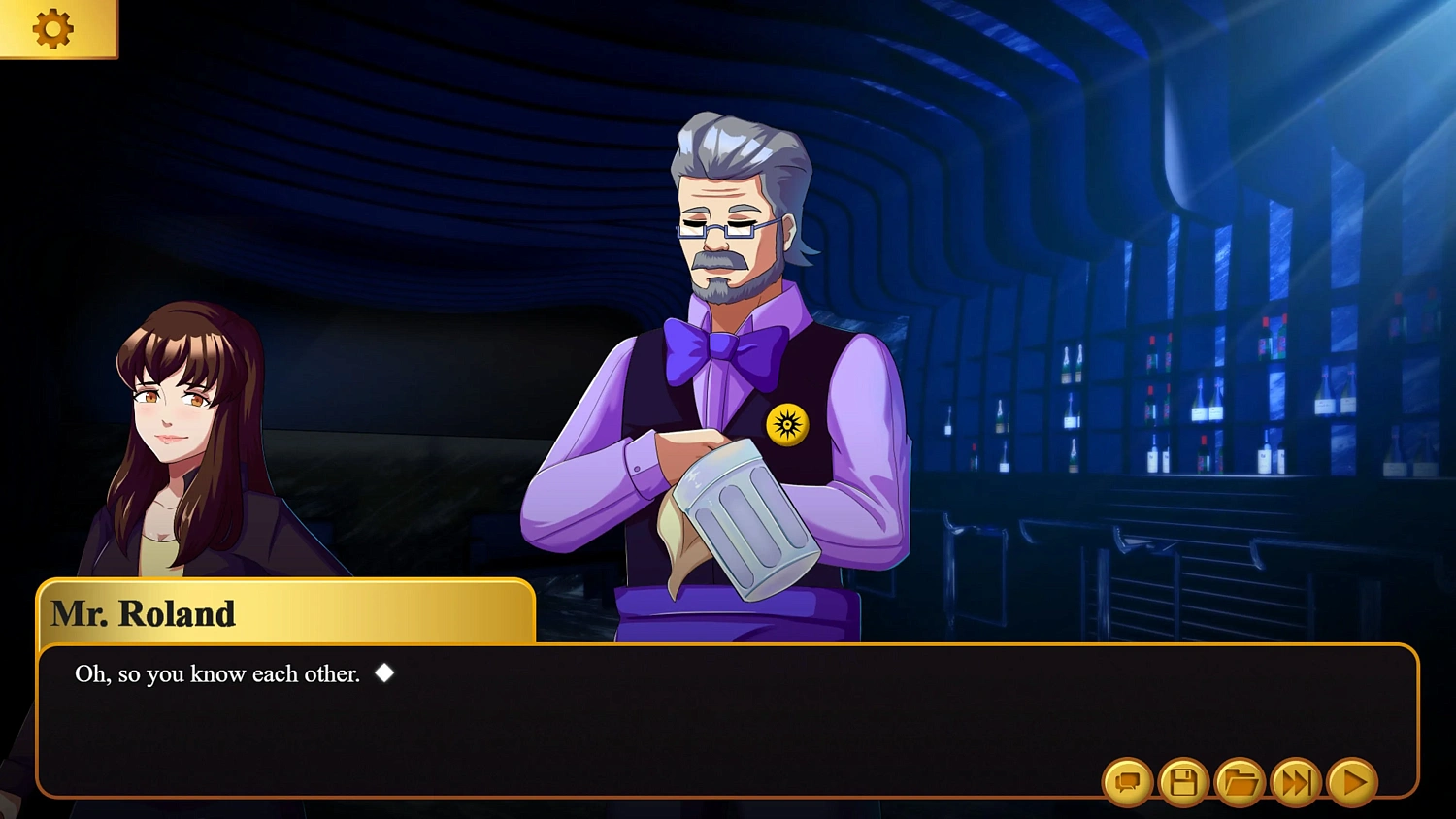The width and height of the screenshot is (1456, 819).
Task: Open the quick menu load screen
Action: pyautogui.click(x=1239, y=780)
